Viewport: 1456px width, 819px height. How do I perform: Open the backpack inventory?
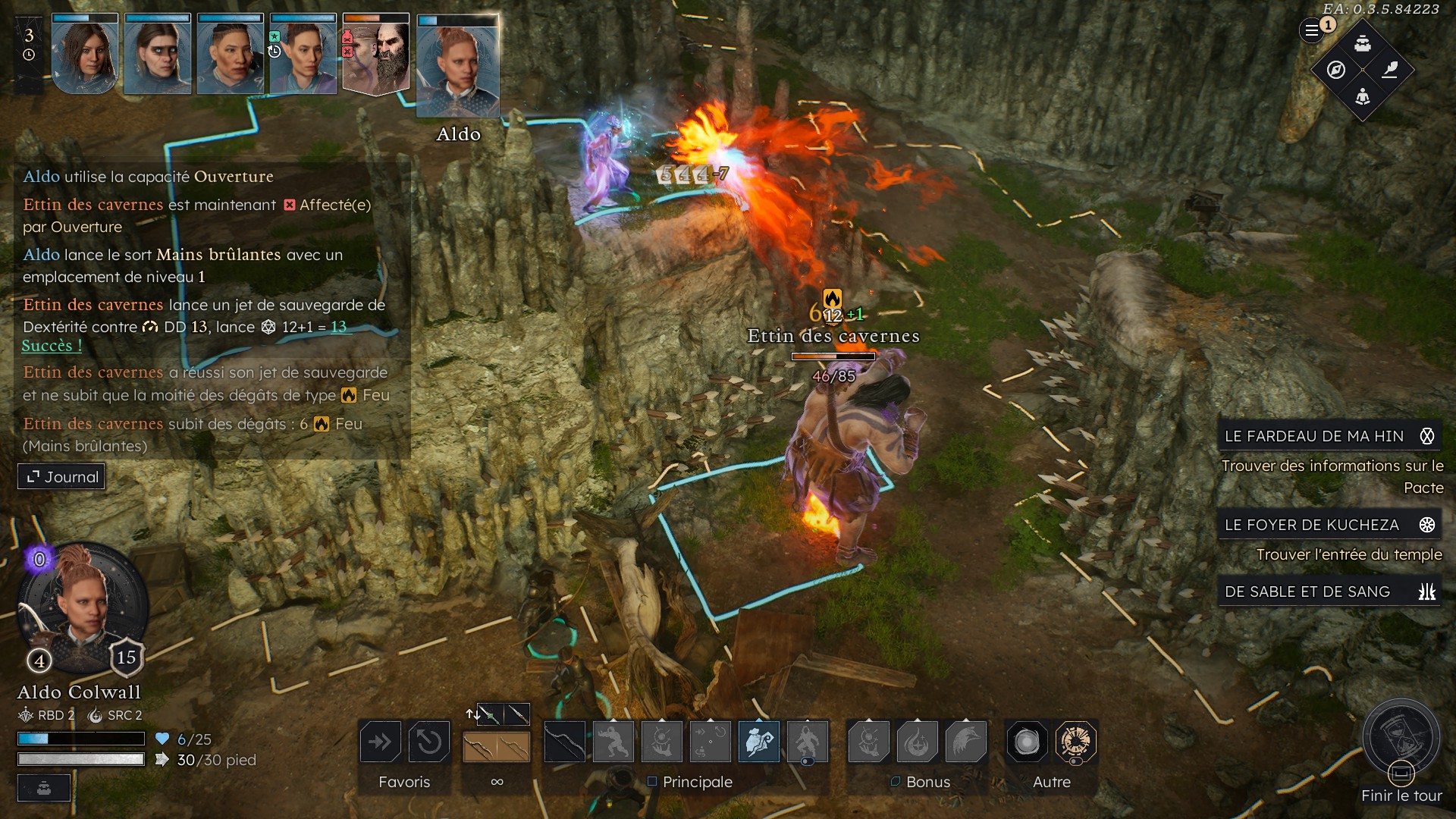click(1363, 43)
